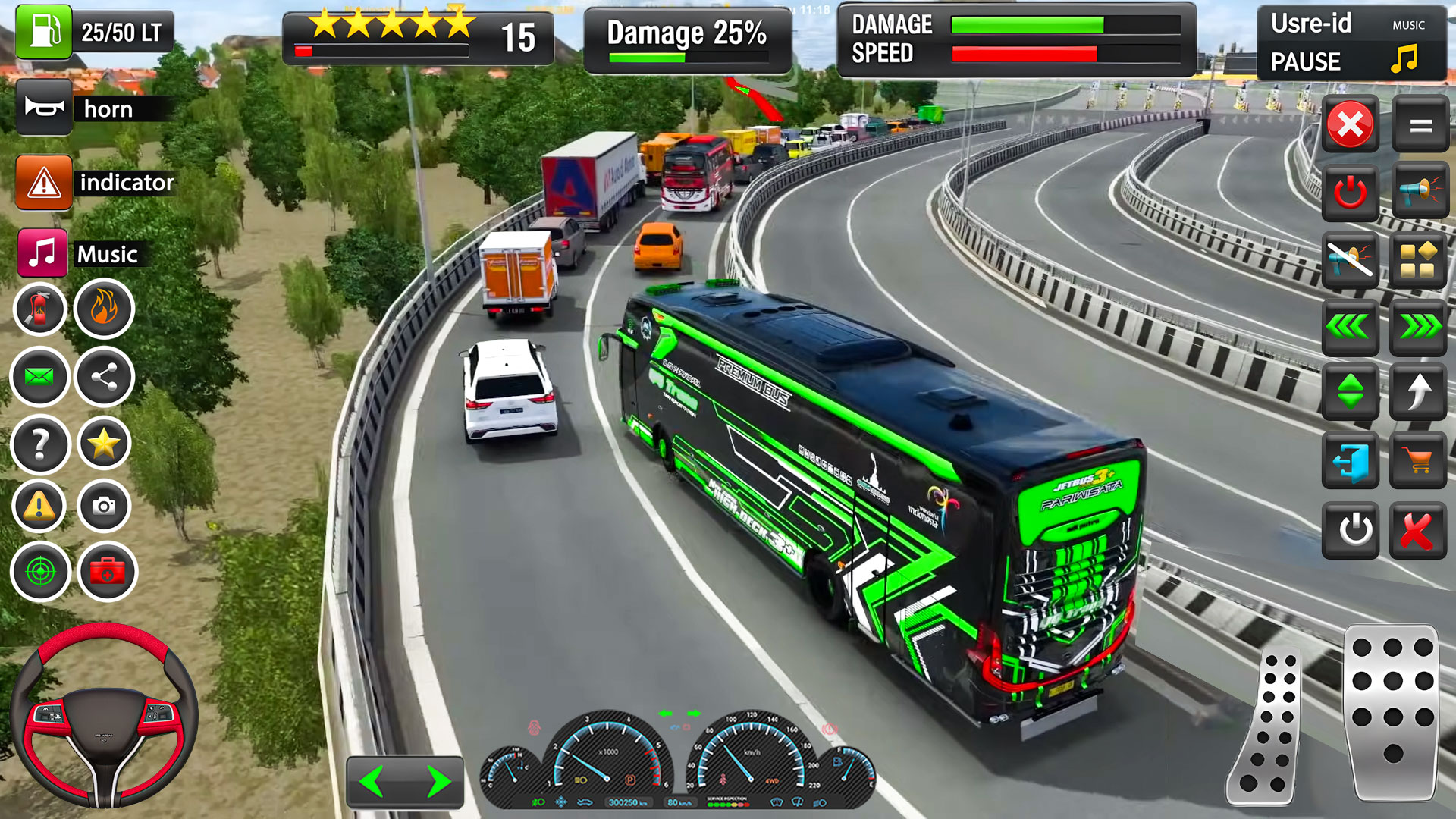The height and width of the screenshot is (819, 1456).
Task: Select the green crosshair target icon
Action: [39, 572]
